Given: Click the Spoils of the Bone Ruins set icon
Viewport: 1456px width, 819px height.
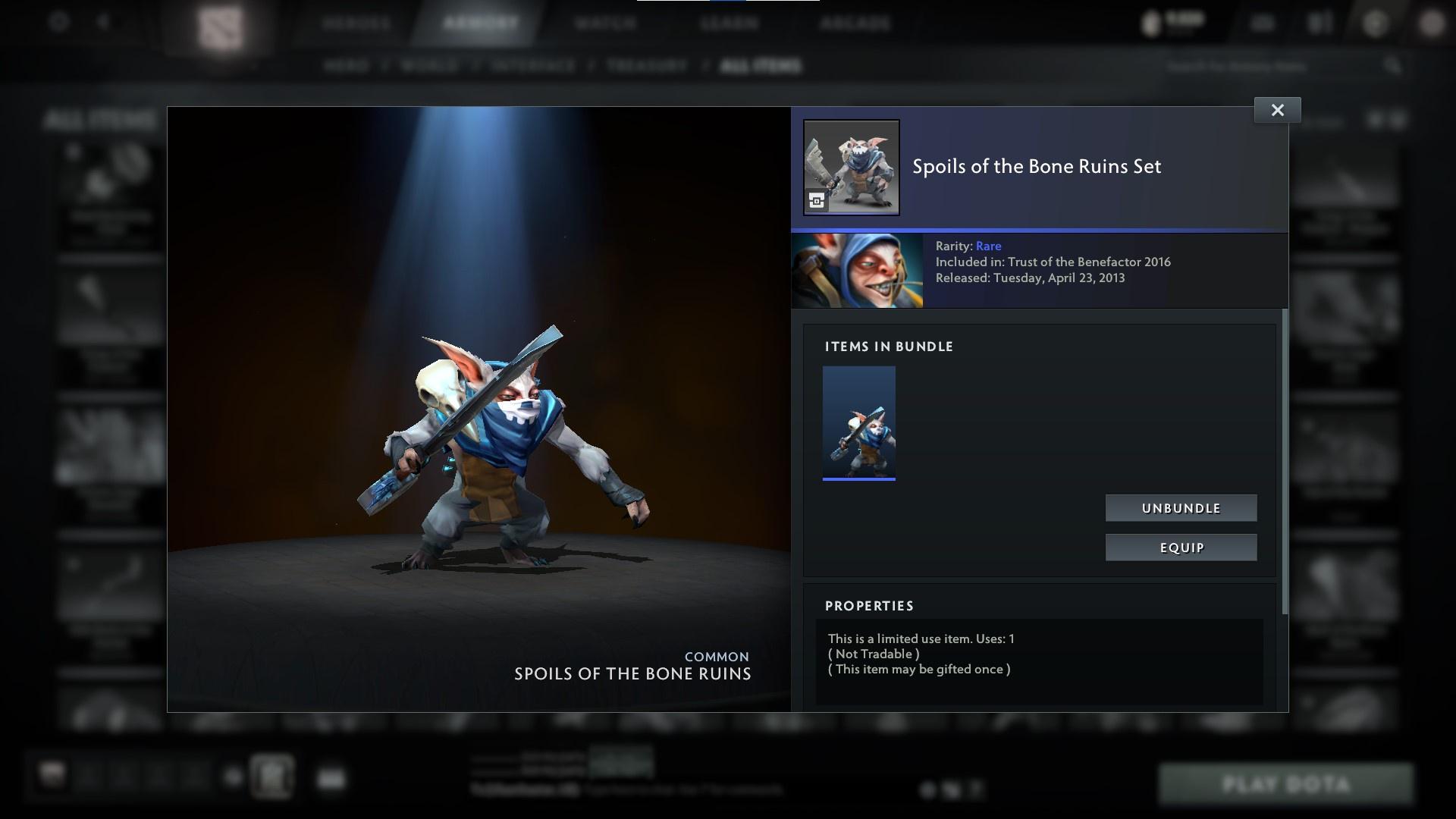Looking at the screenshot, I should [851, 168].
